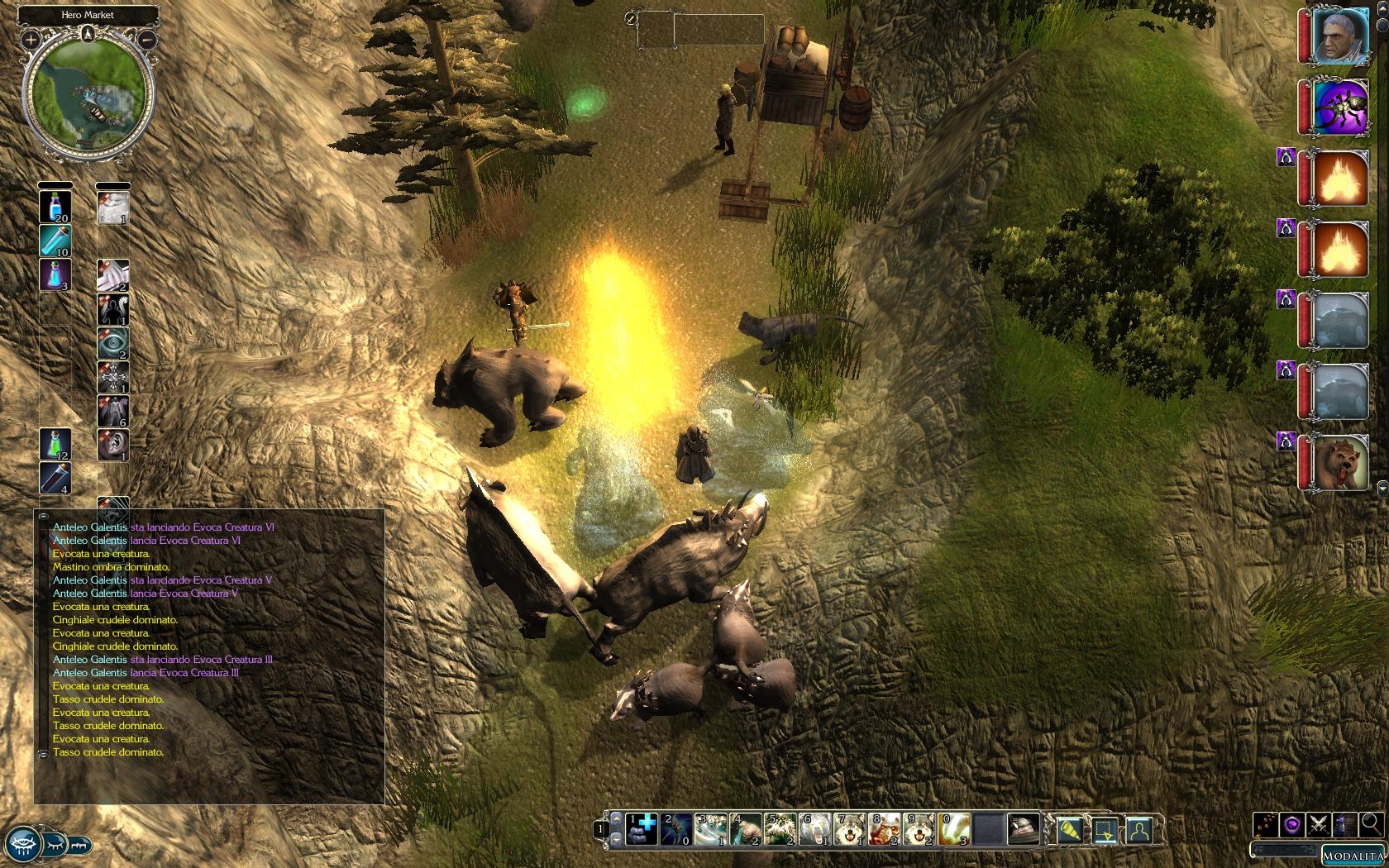Open the Modalità mode button
This screenshot has height=868, width=1389.
1353,856
